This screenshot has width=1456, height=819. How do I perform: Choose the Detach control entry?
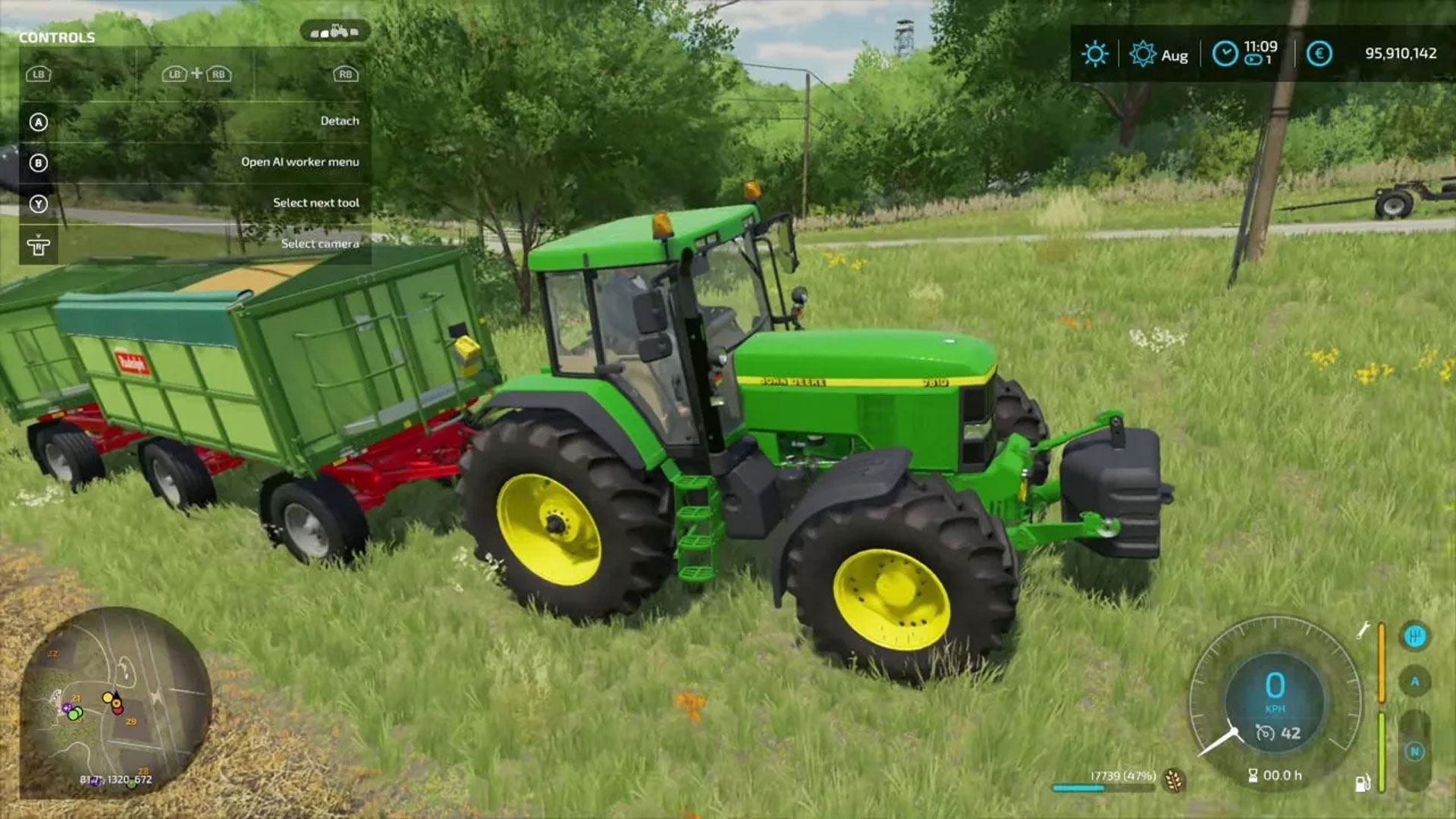(339, 121)
